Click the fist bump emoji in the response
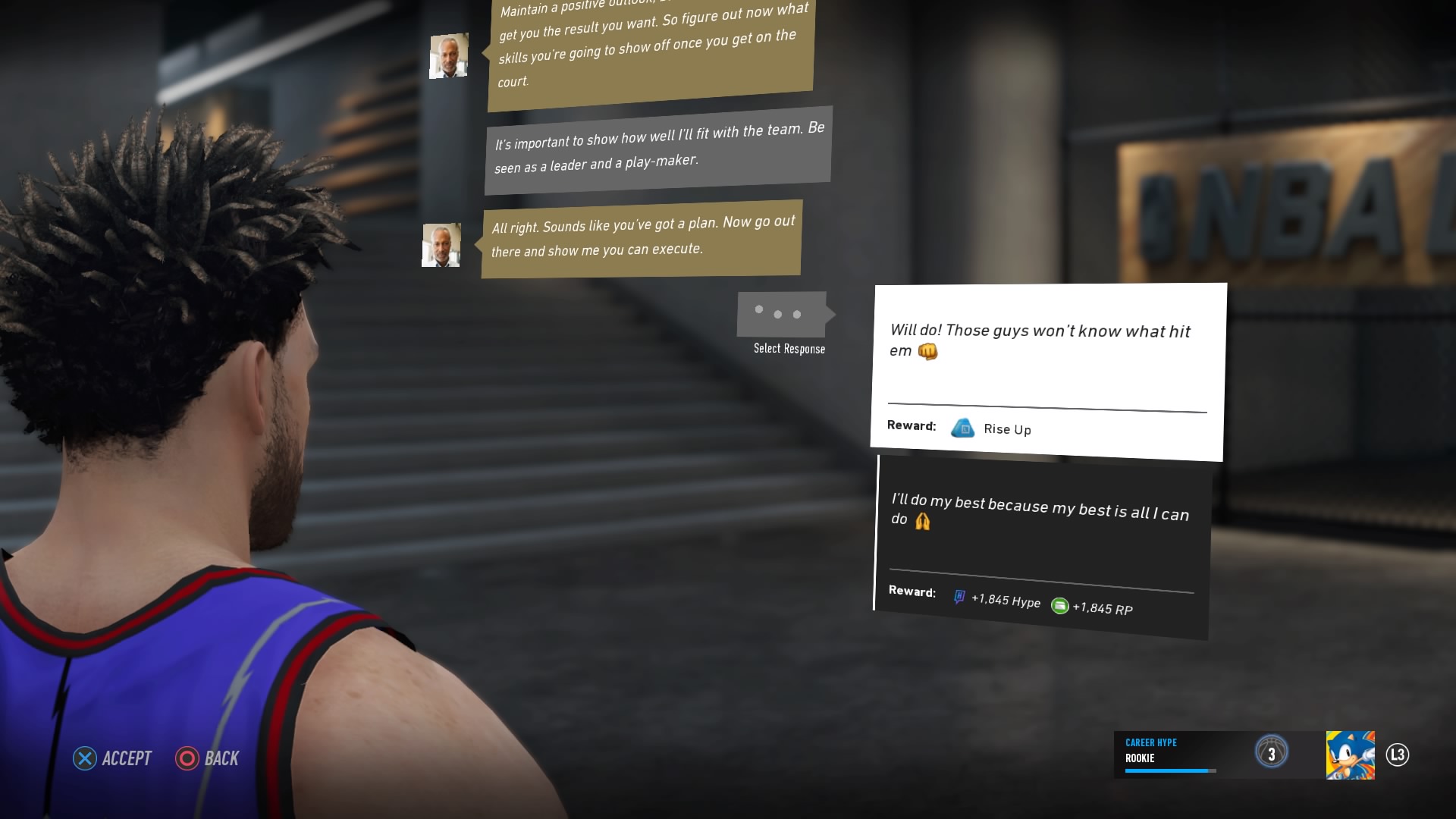Screen dimensions: 1456x819 tap(928, 352)
